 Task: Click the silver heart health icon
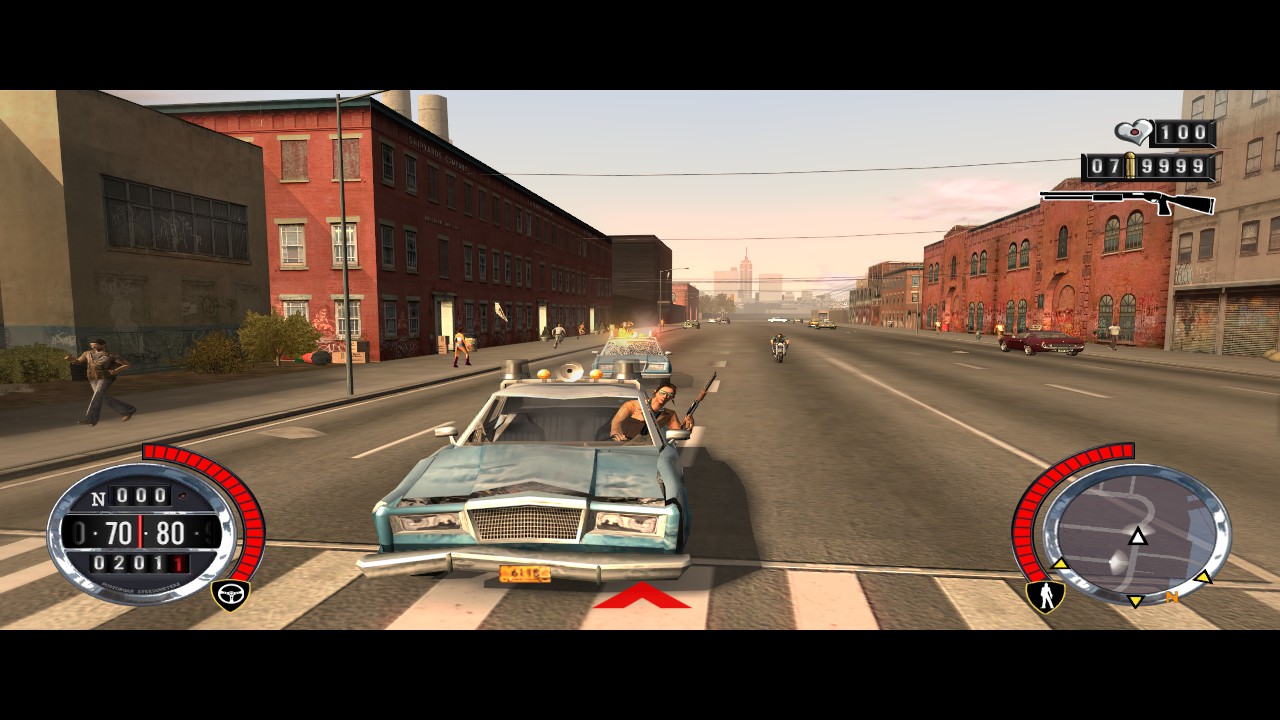(1133, 133)
